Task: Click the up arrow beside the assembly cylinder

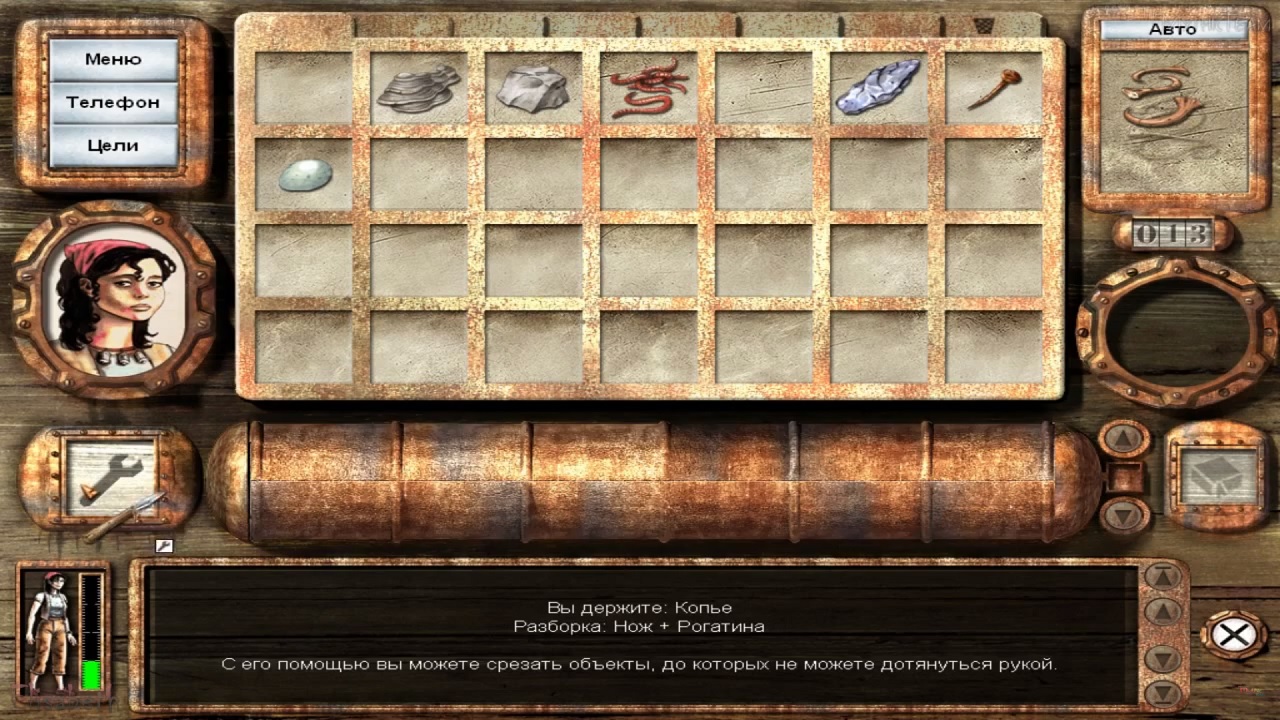Action: (x=1125, y=438)
